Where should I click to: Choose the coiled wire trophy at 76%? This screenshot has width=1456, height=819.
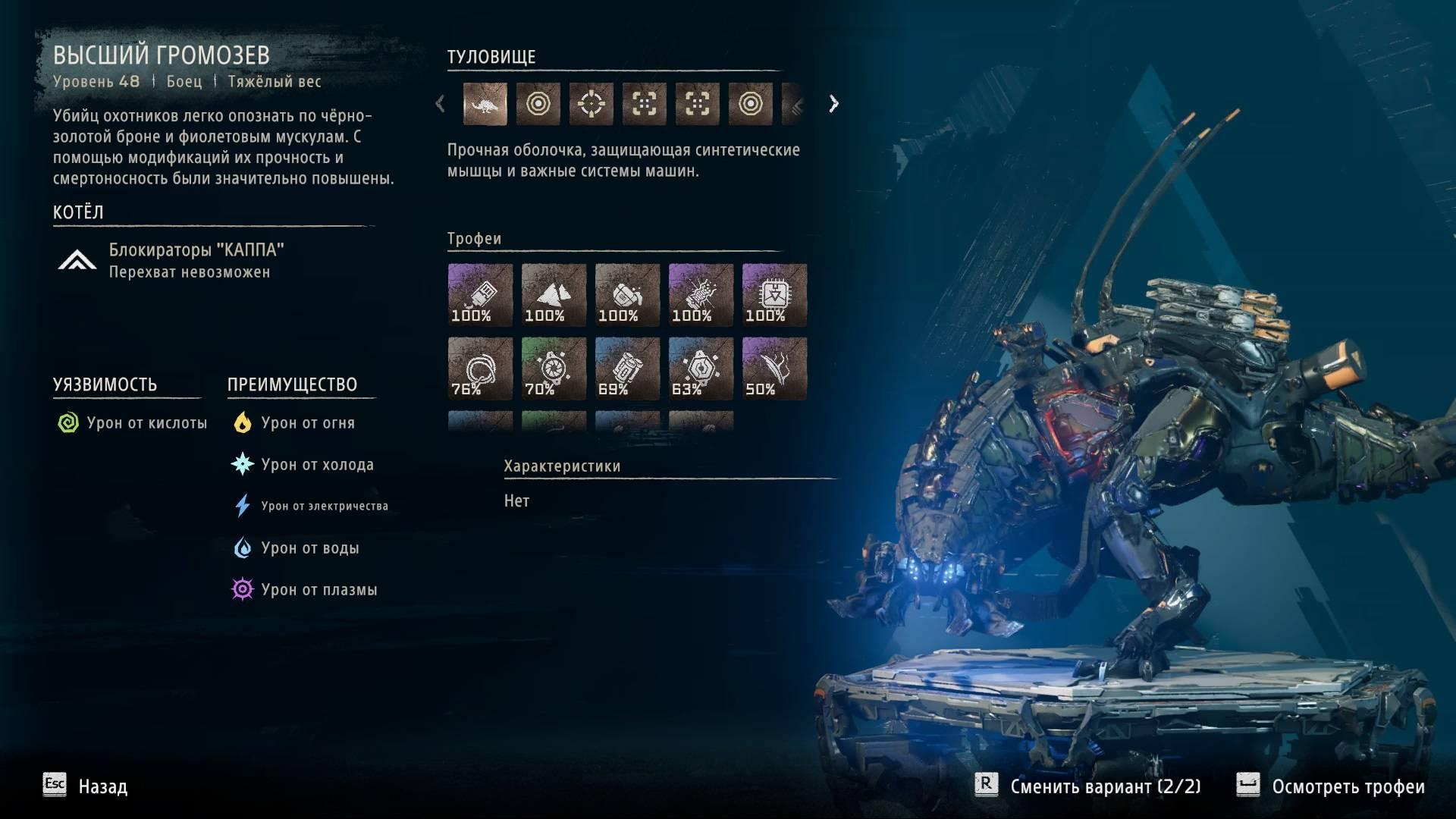tap(480, 369)
